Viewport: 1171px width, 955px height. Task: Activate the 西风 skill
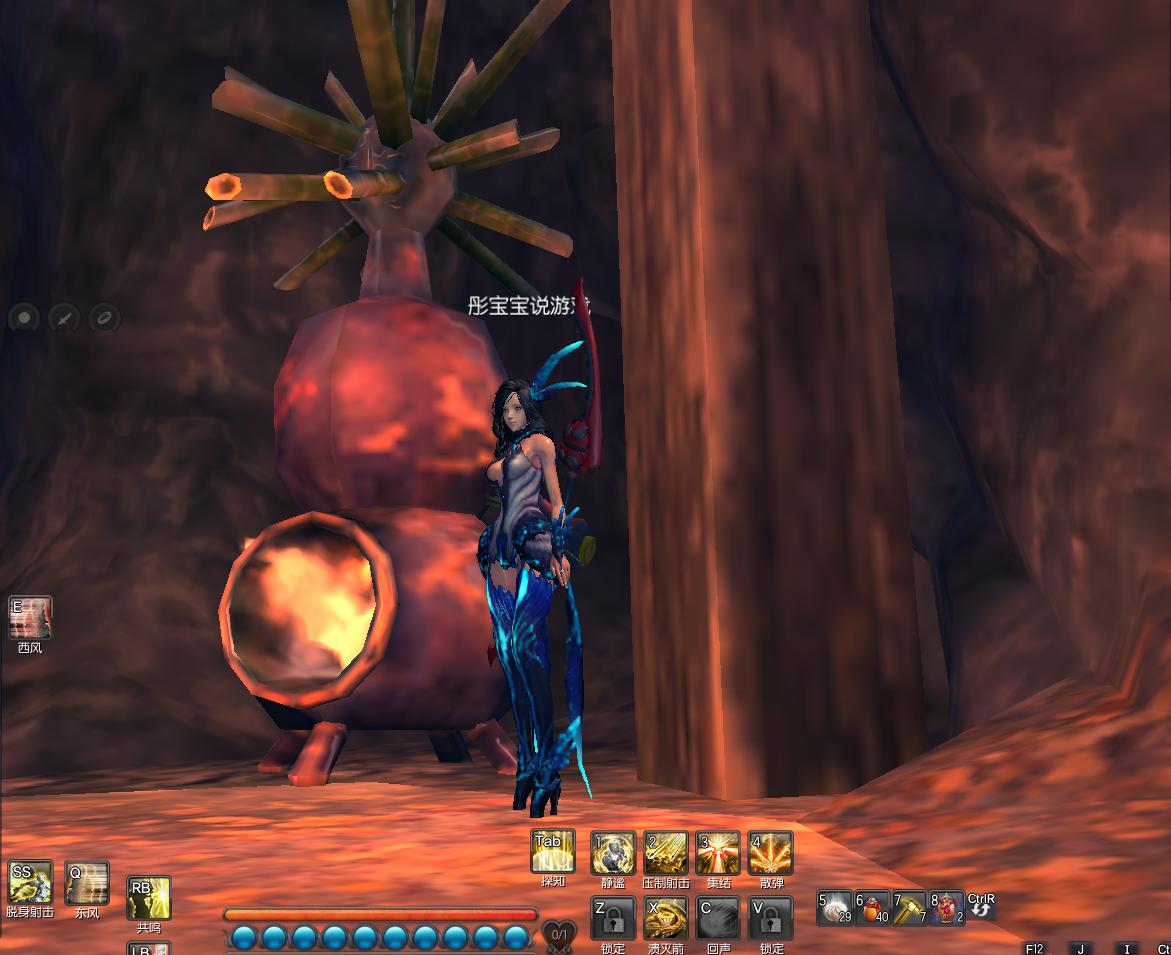point(30,618)
